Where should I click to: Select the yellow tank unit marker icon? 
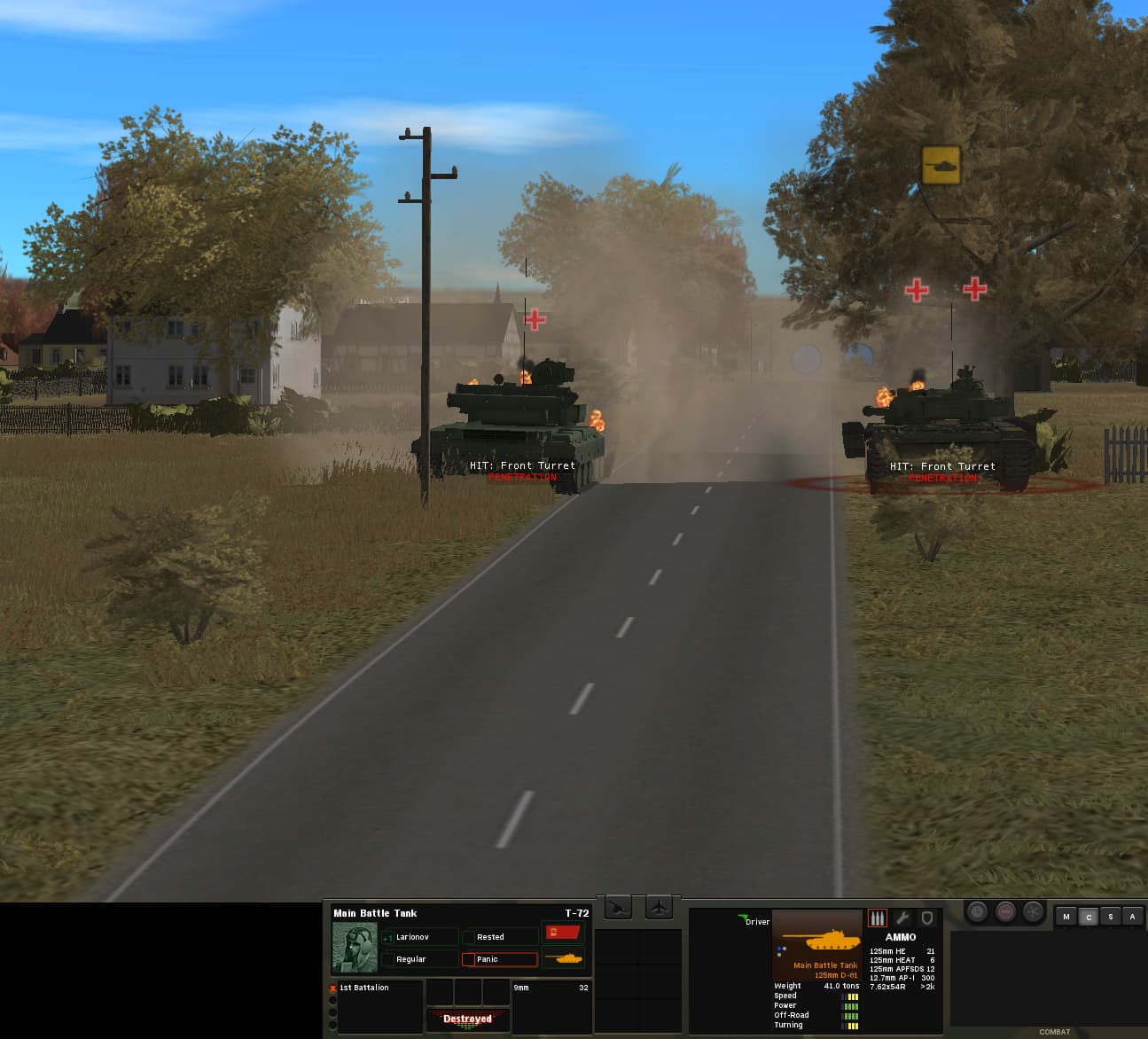pyautogui.click(x=941, y=165)
